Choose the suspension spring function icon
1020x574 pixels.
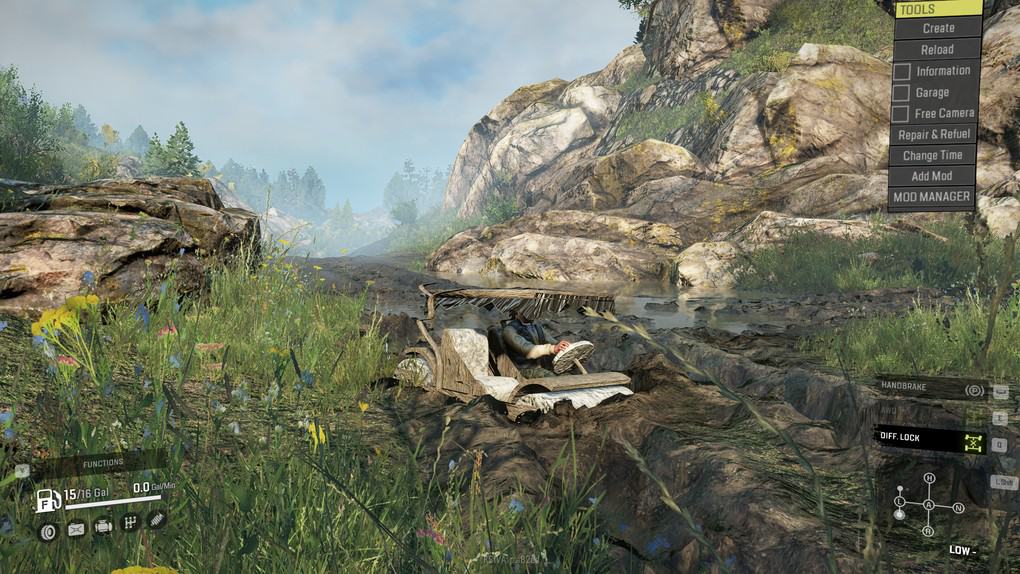click(157, 520)
